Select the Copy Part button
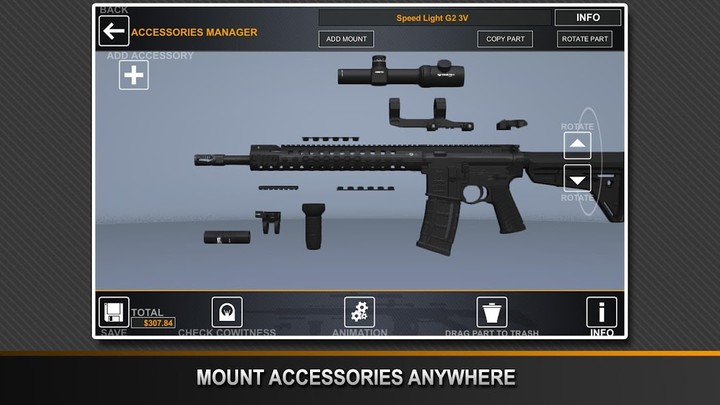Screen dimensions: 720x405 504,39
